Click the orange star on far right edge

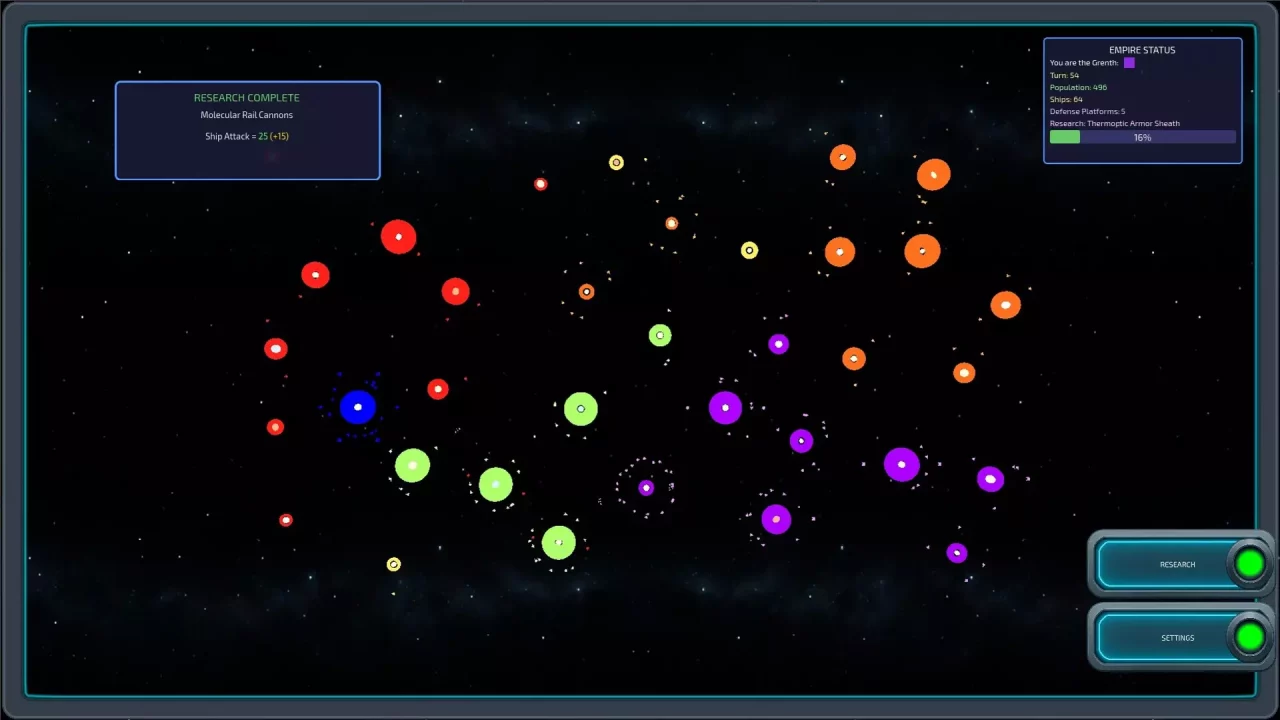click(1006, 304)
